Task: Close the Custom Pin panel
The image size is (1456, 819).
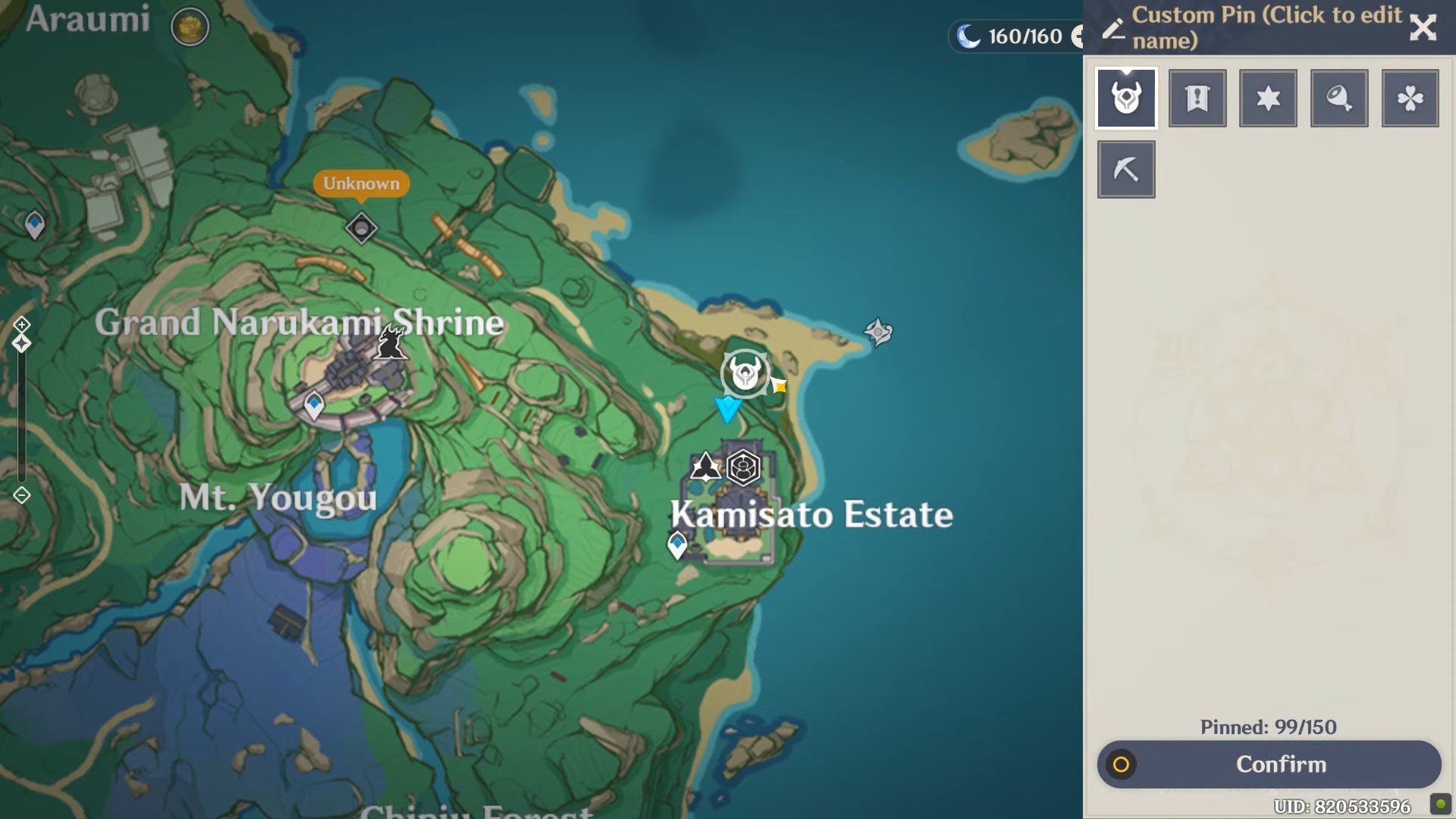Action: pos(1423,27)
